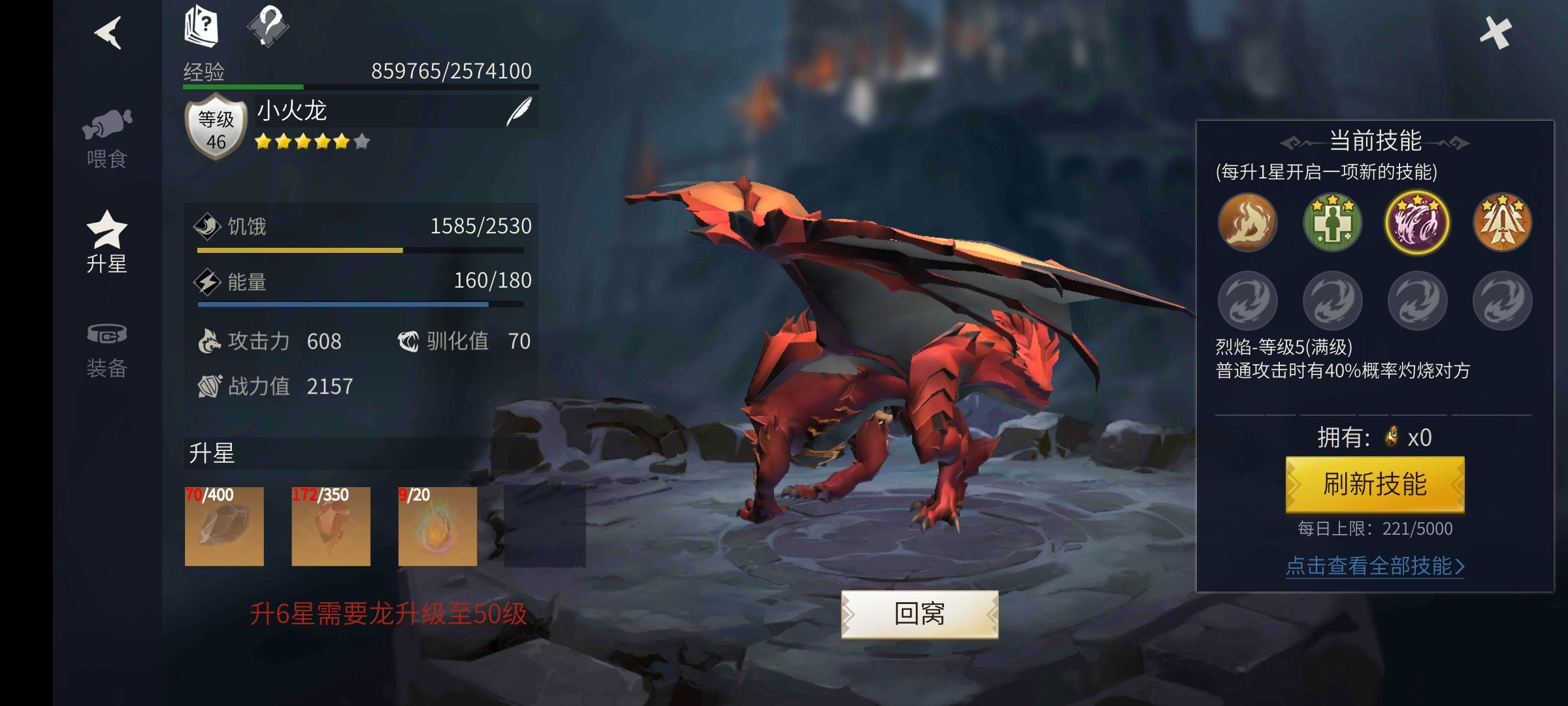Open the diamond-shaped help icon

pyautogui.click(x=268, y=26)
